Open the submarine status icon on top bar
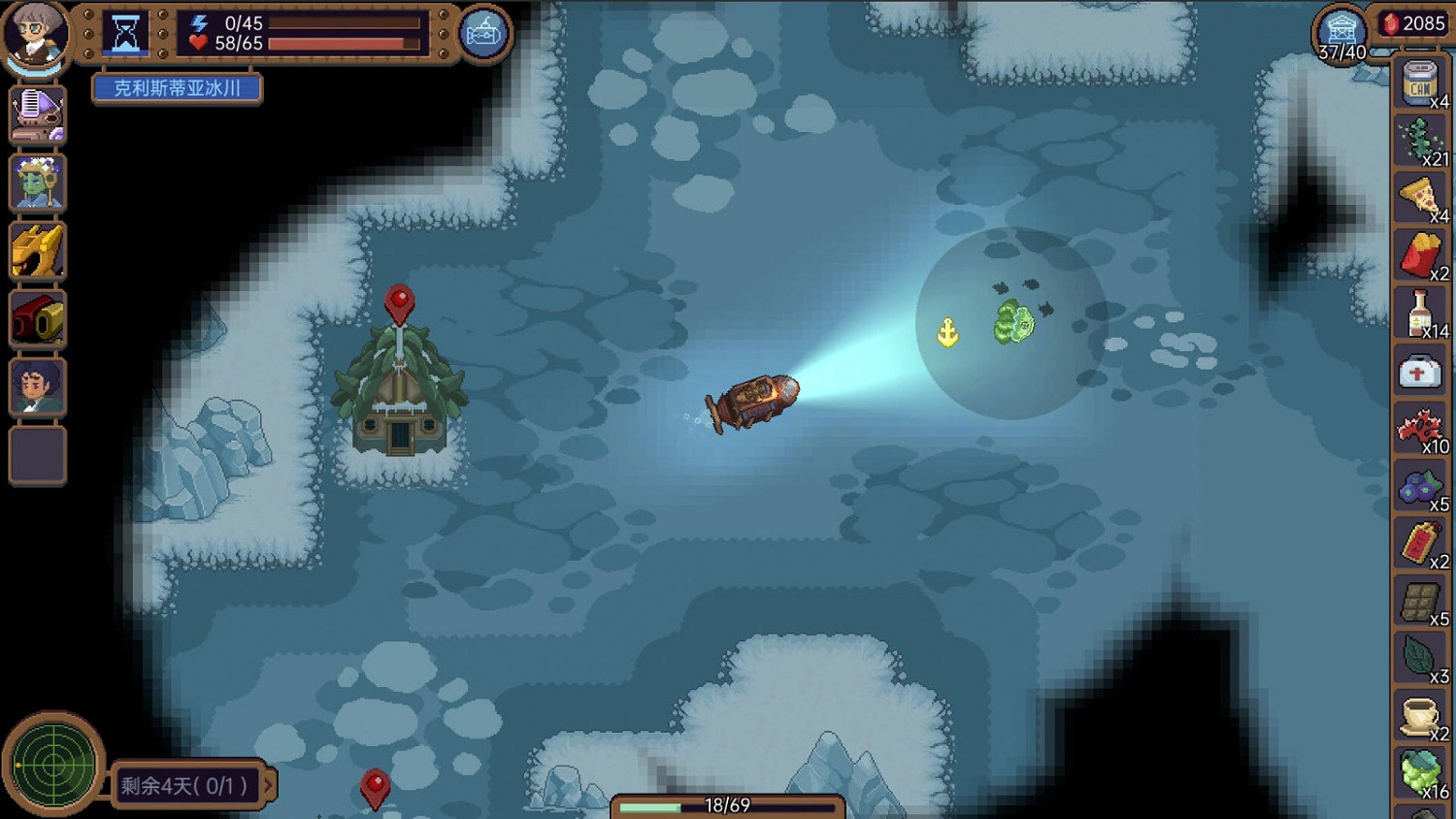Viewport: 1456px width, 819px height. [x=482, y=32]
